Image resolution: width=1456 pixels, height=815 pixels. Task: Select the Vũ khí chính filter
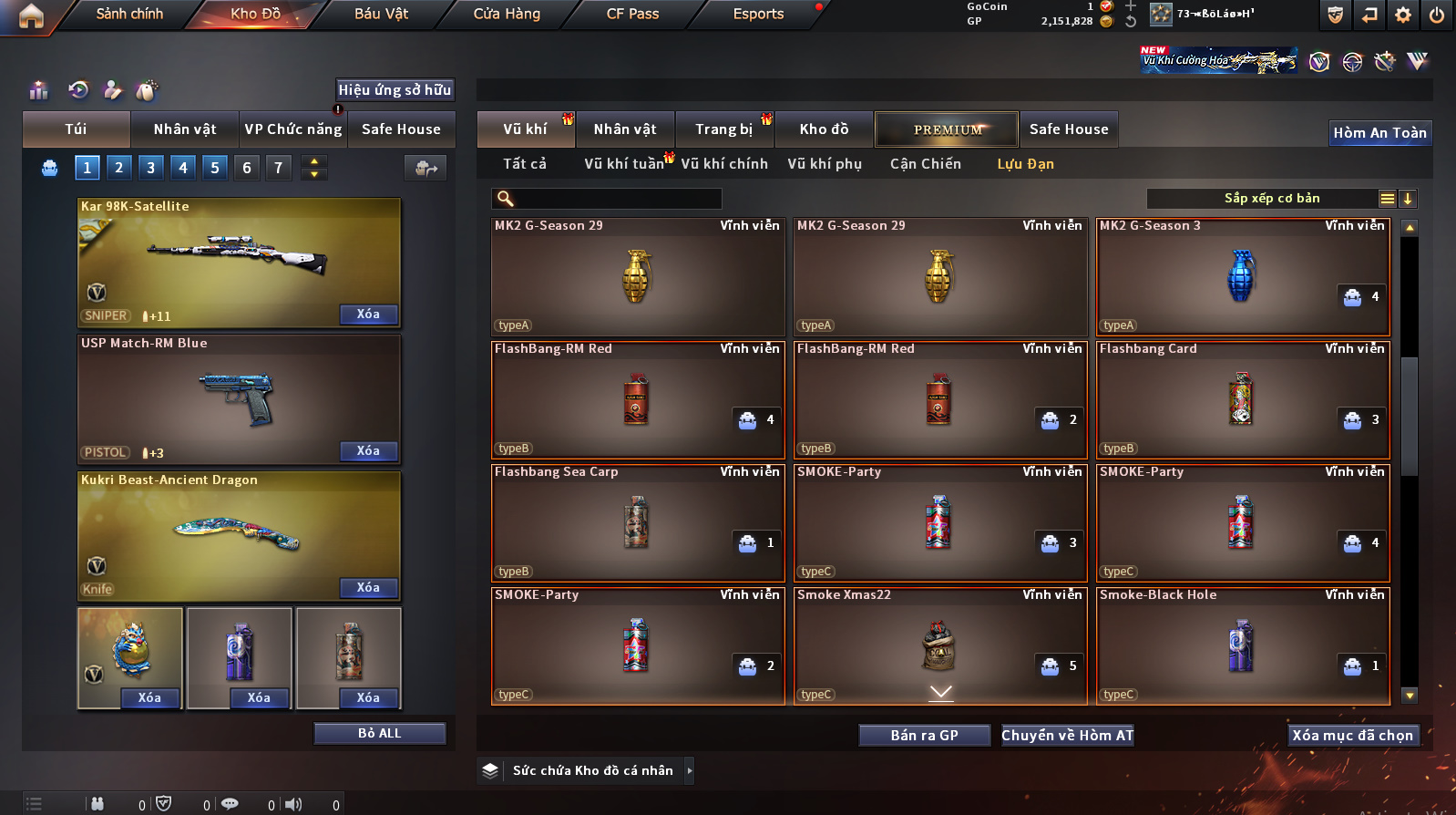(724, 164)
